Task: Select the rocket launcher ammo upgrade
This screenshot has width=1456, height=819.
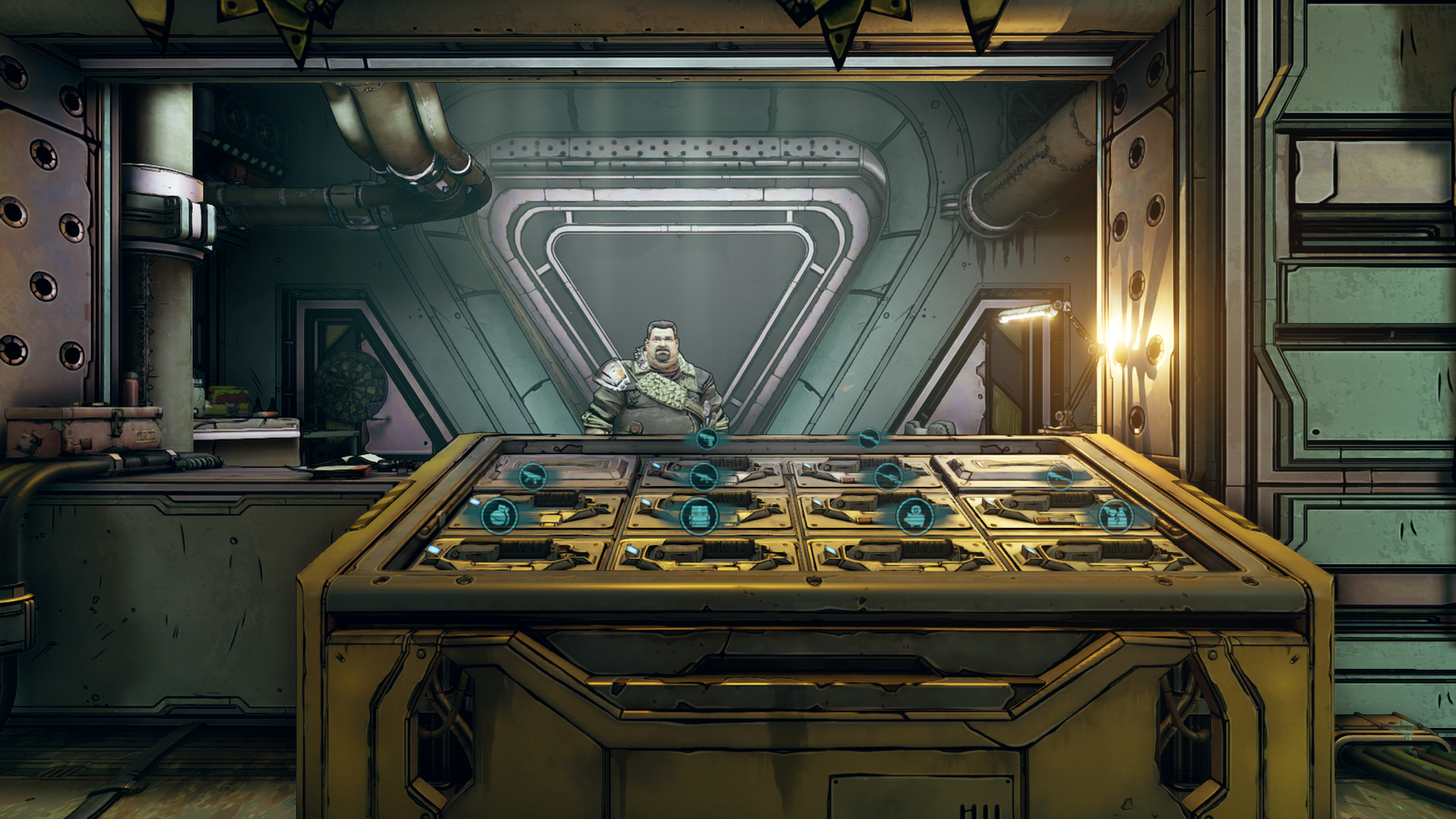Action: pos(1059,476)
